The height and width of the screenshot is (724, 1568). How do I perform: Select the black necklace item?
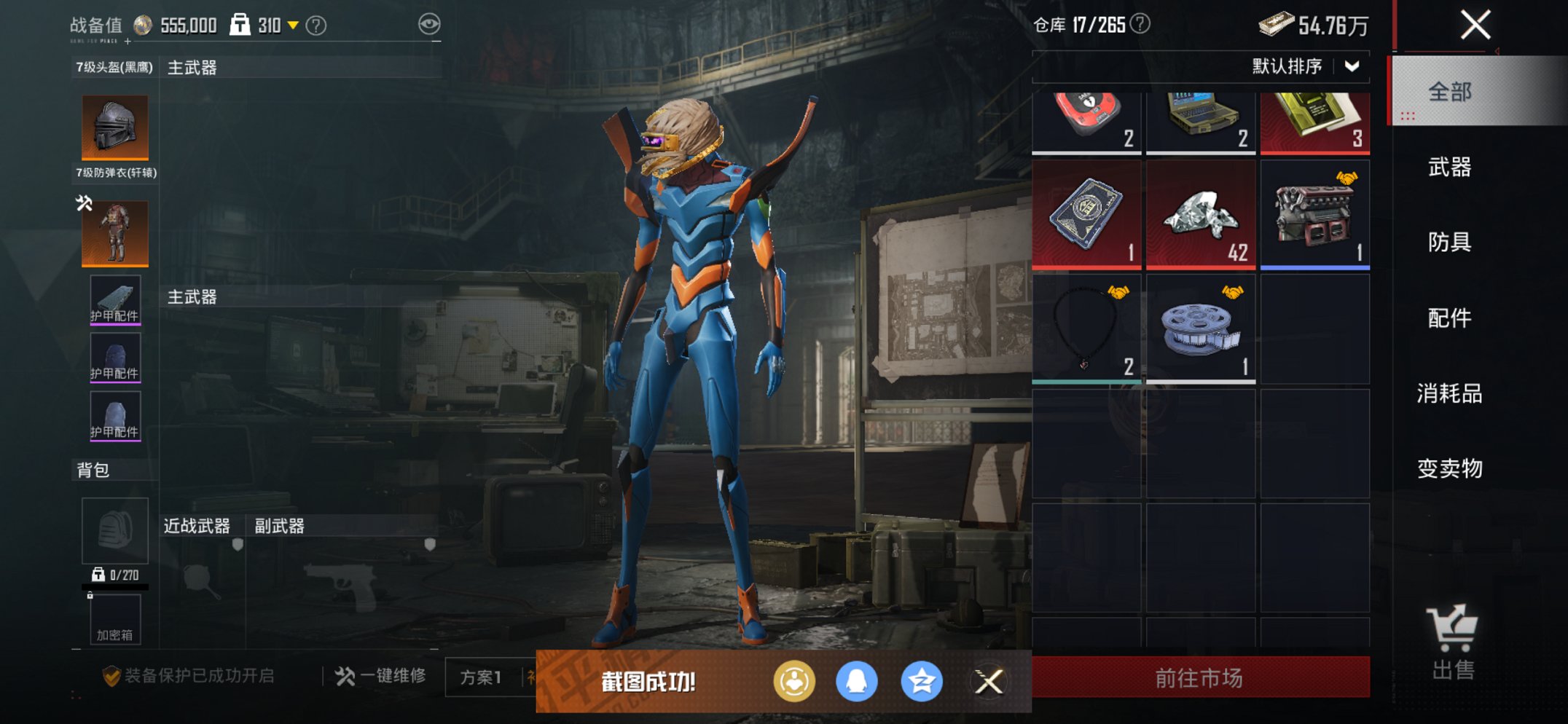click(x=1086, y=329)
